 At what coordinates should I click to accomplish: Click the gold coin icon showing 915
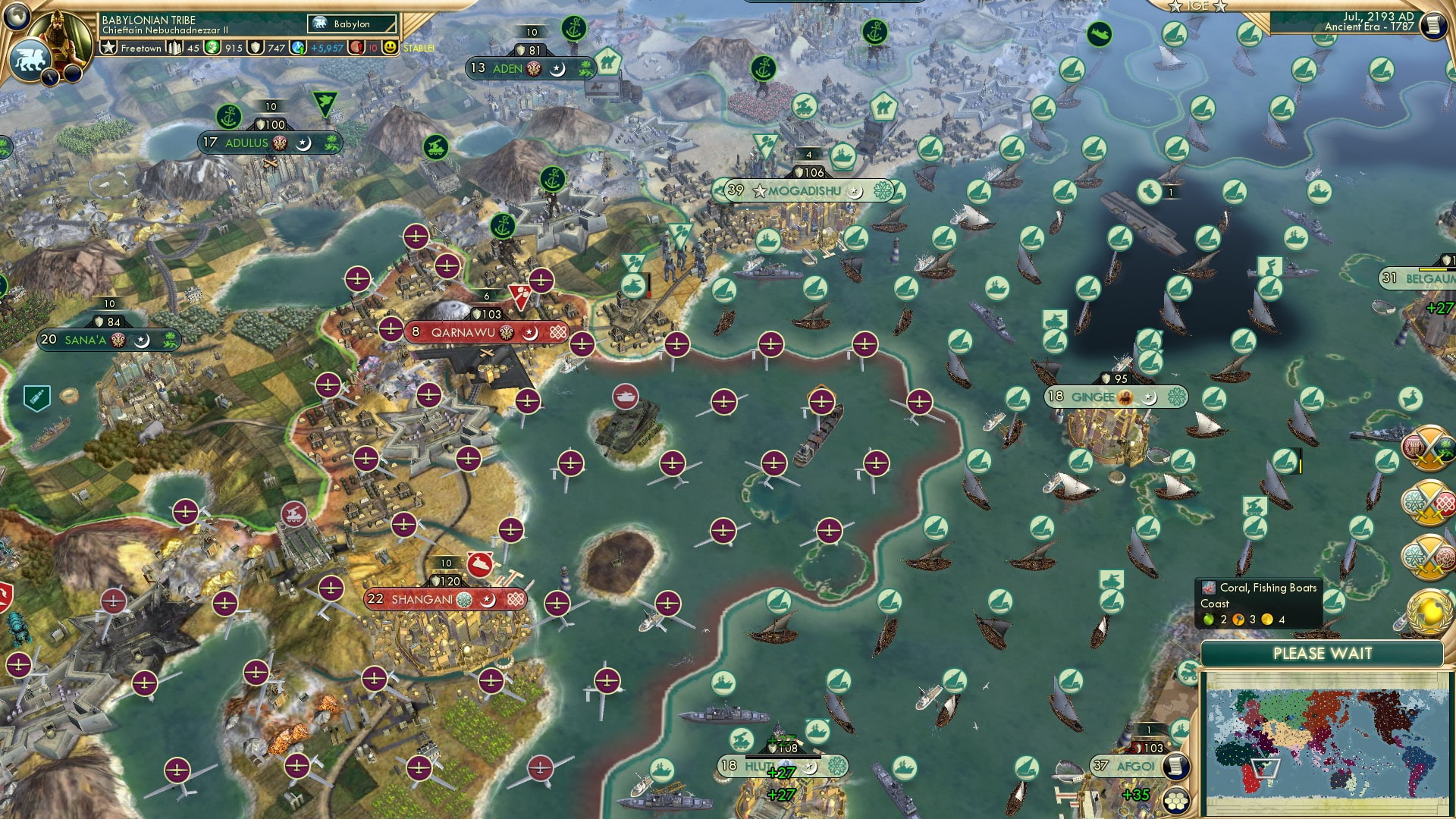tap(213, 48)
